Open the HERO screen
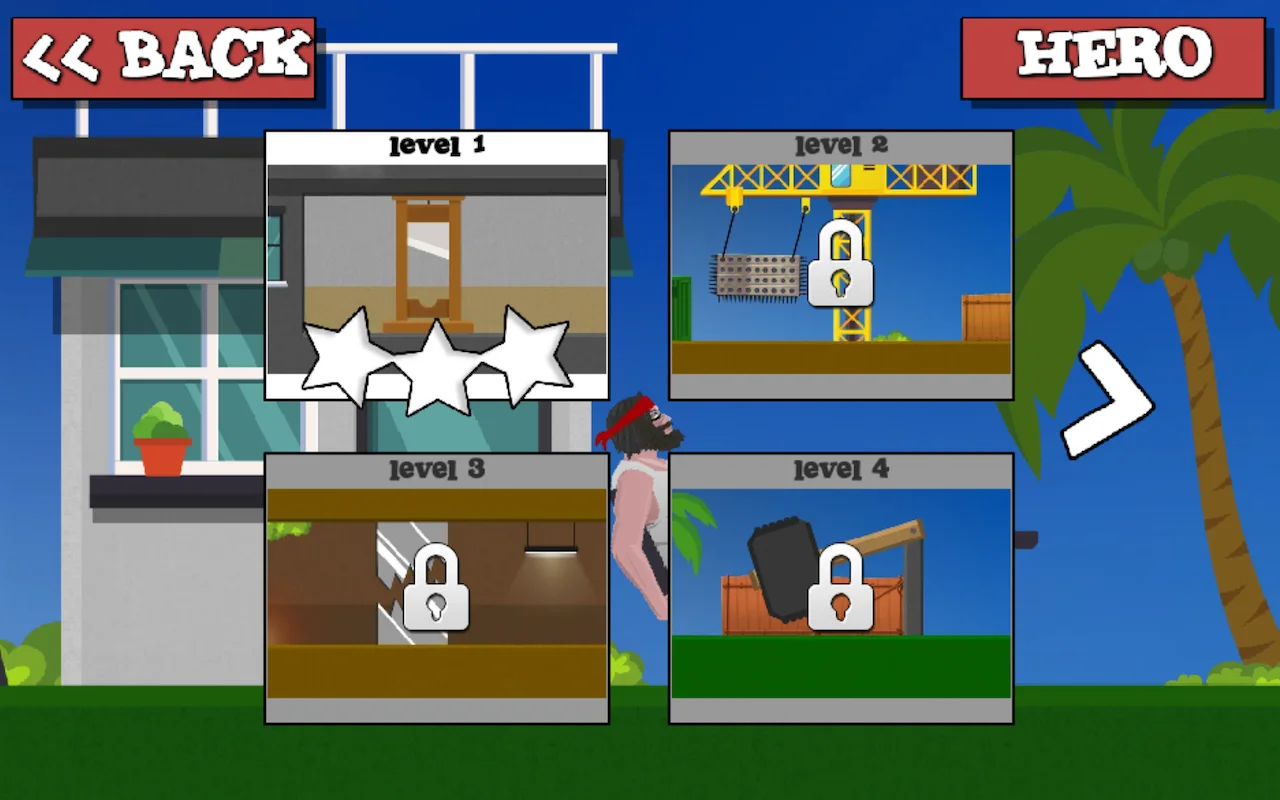The image size is (1280, 800). point(1110,55)
